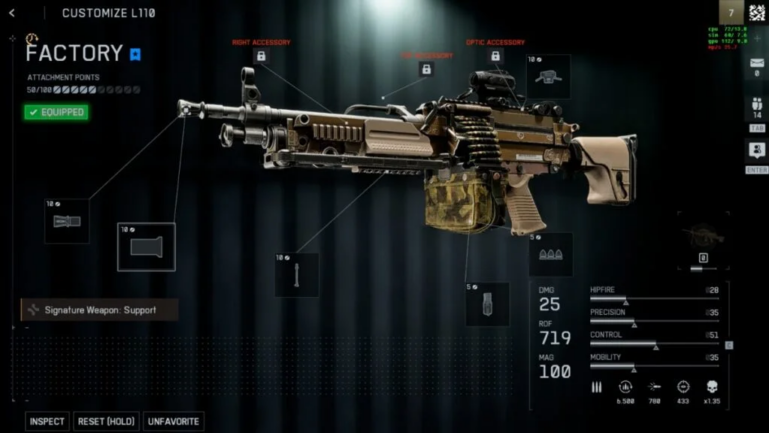Screen dimensions: 769x433
Task: Click the locked Right Accessory slot
Action: 261,57
